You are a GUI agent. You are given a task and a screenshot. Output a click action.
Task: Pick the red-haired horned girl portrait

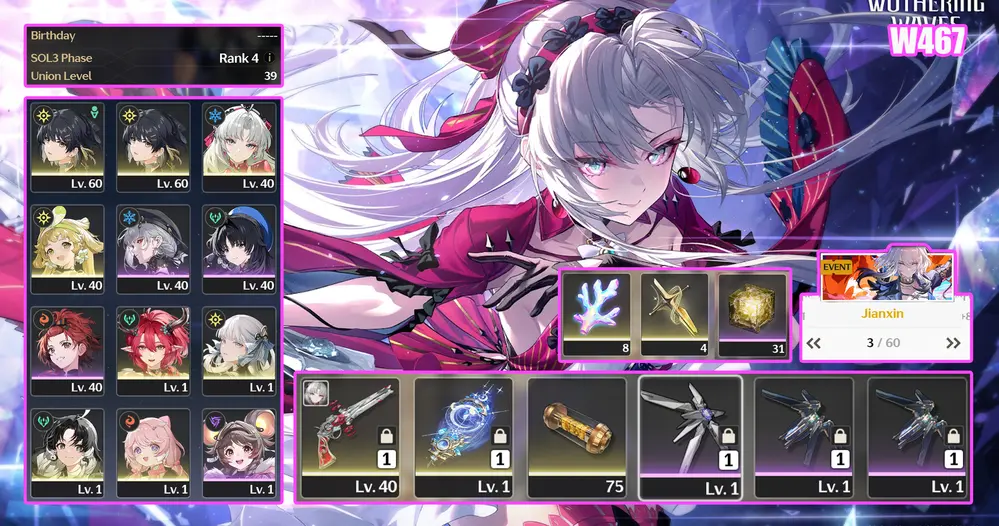[x=154, y=350]
